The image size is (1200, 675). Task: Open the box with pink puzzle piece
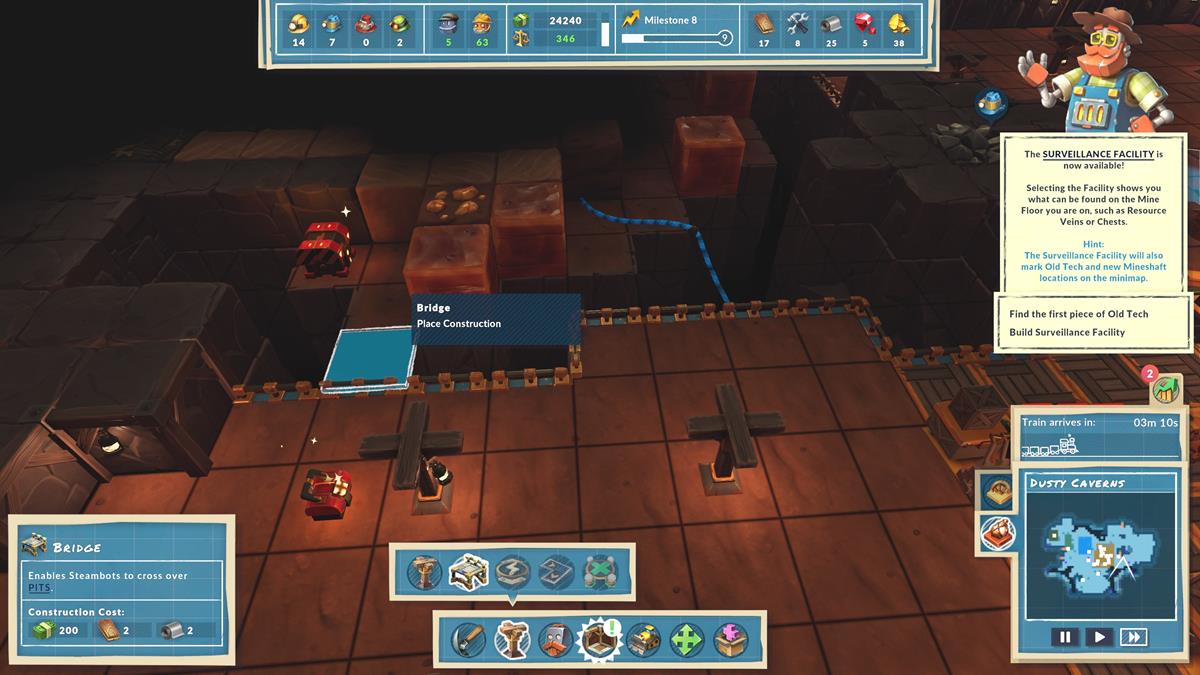[x=731, y=639]
